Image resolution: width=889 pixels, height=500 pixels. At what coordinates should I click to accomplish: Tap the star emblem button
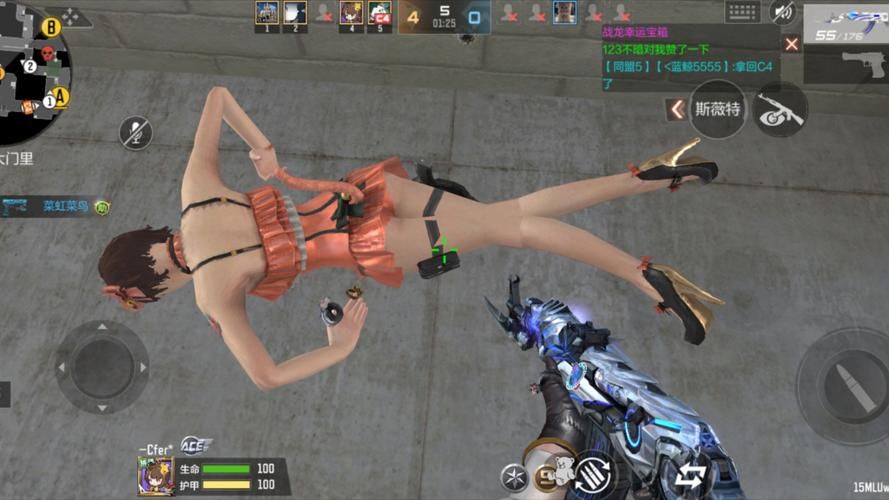pyautogui.click(x=514, y=475)
